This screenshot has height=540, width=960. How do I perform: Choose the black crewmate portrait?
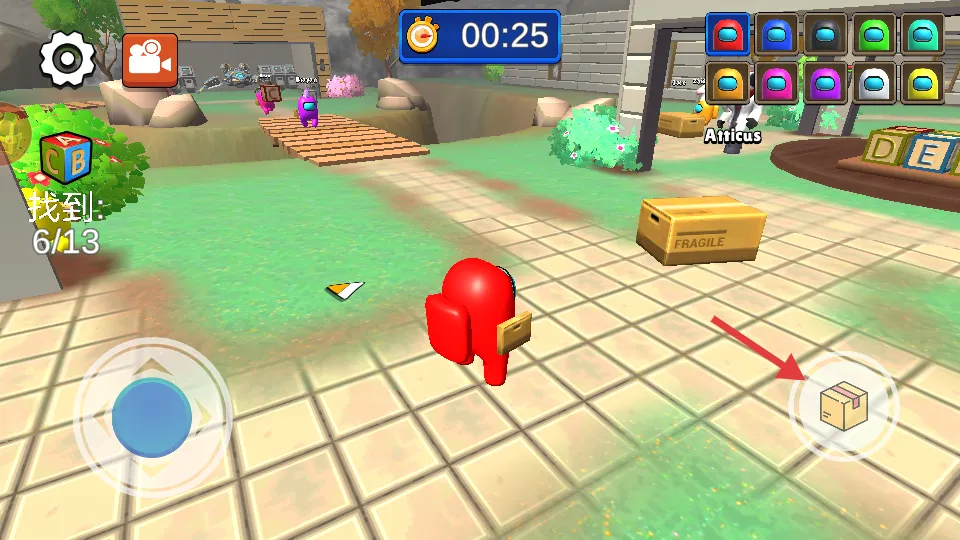point(825,35)
